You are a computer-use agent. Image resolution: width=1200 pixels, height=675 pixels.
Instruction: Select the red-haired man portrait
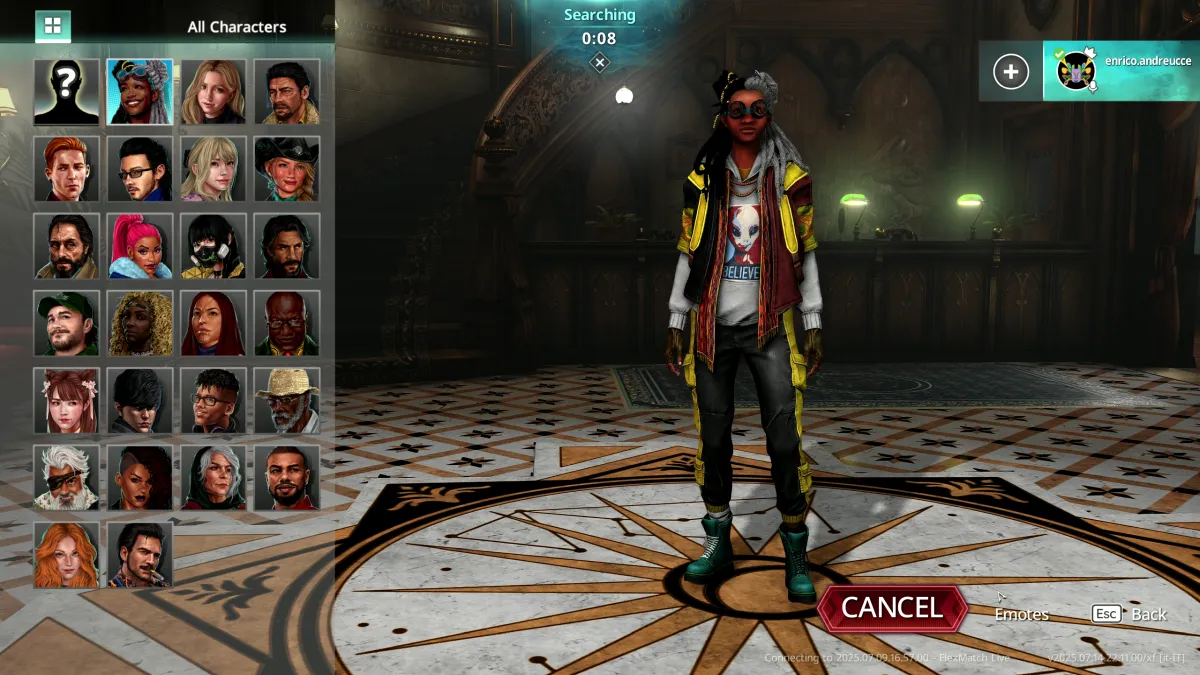(x=66, y=169)
